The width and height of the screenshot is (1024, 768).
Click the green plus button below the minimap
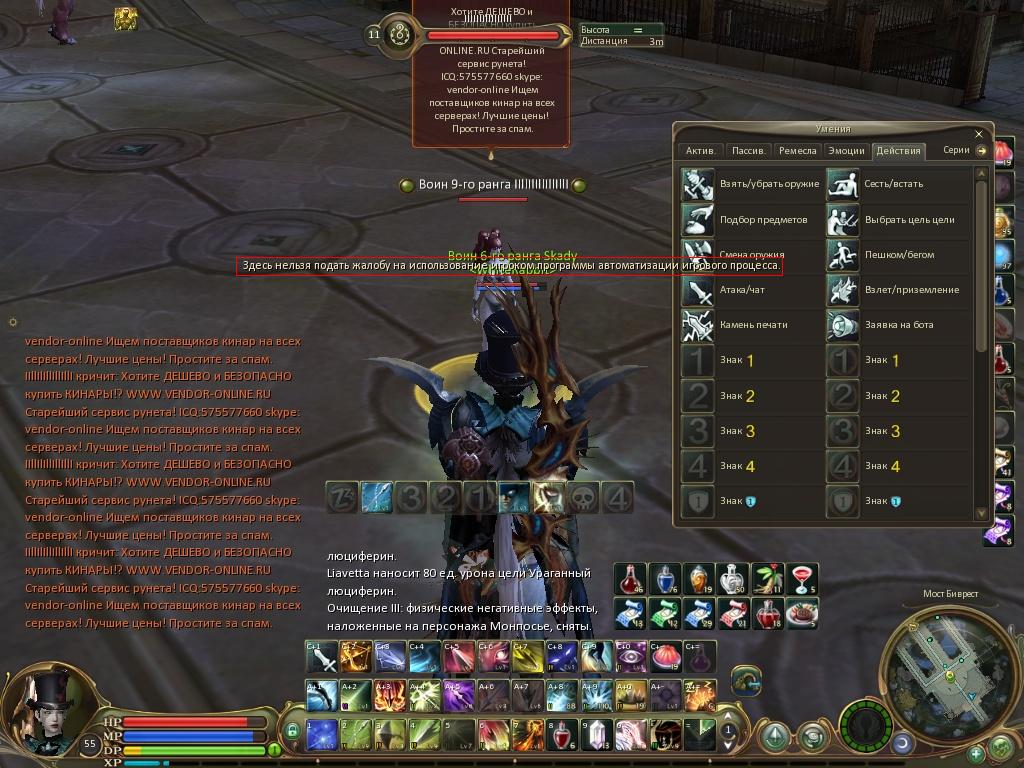(x=976, y=751)
